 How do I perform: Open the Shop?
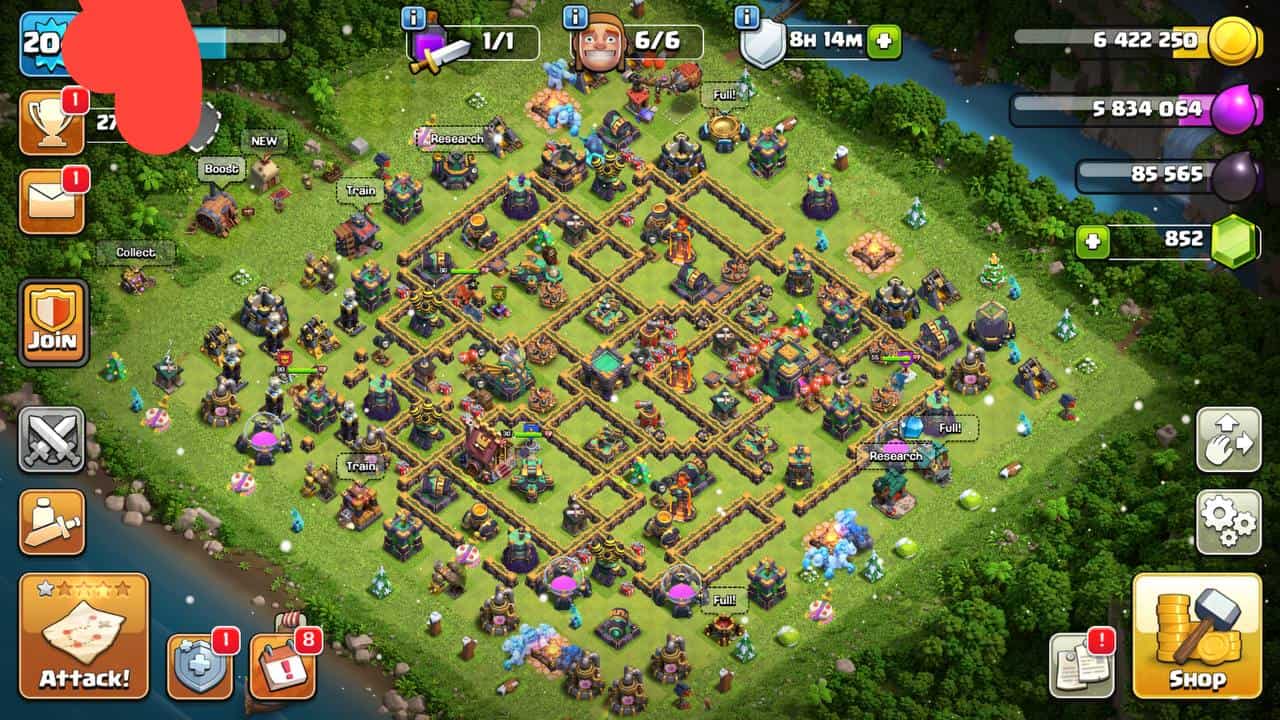point(1196,636)
